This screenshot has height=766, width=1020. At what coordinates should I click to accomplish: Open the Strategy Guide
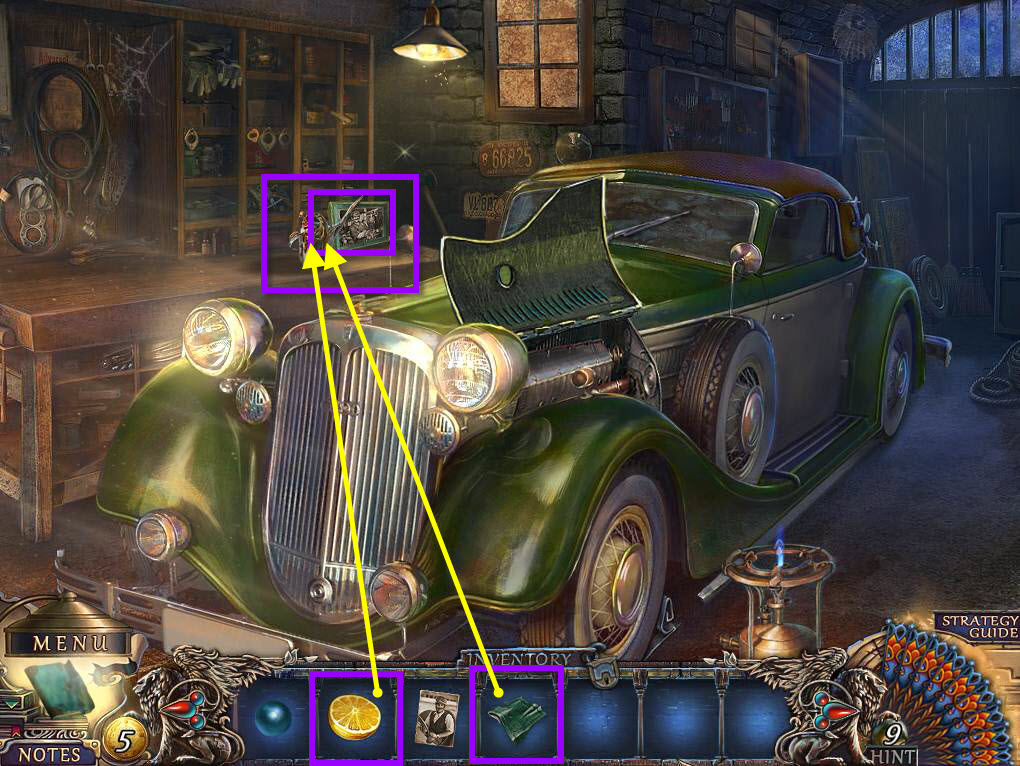(x=978, y=626)
